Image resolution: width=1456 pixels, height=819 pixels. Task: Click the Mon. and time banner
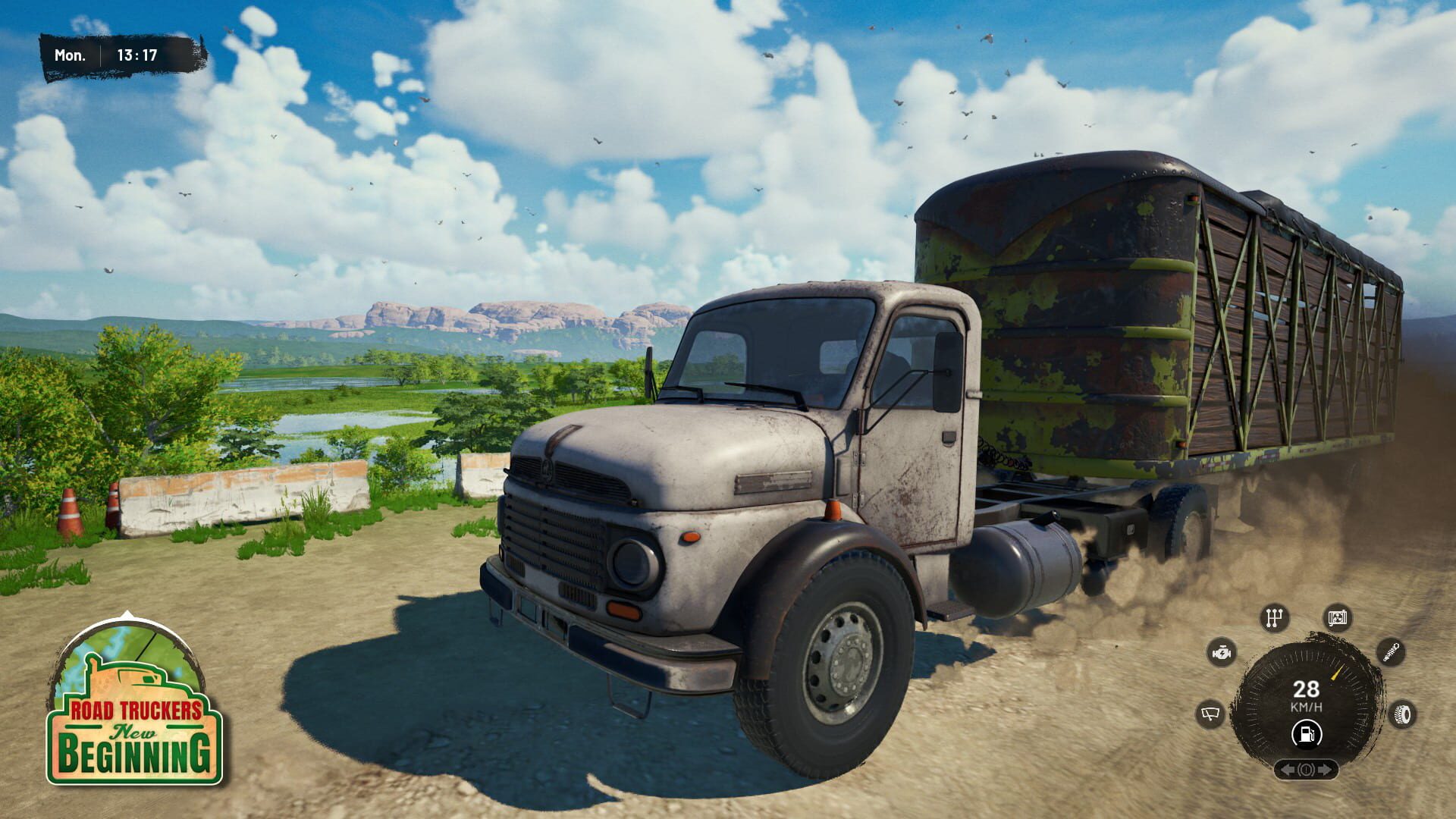pos(114,54)
